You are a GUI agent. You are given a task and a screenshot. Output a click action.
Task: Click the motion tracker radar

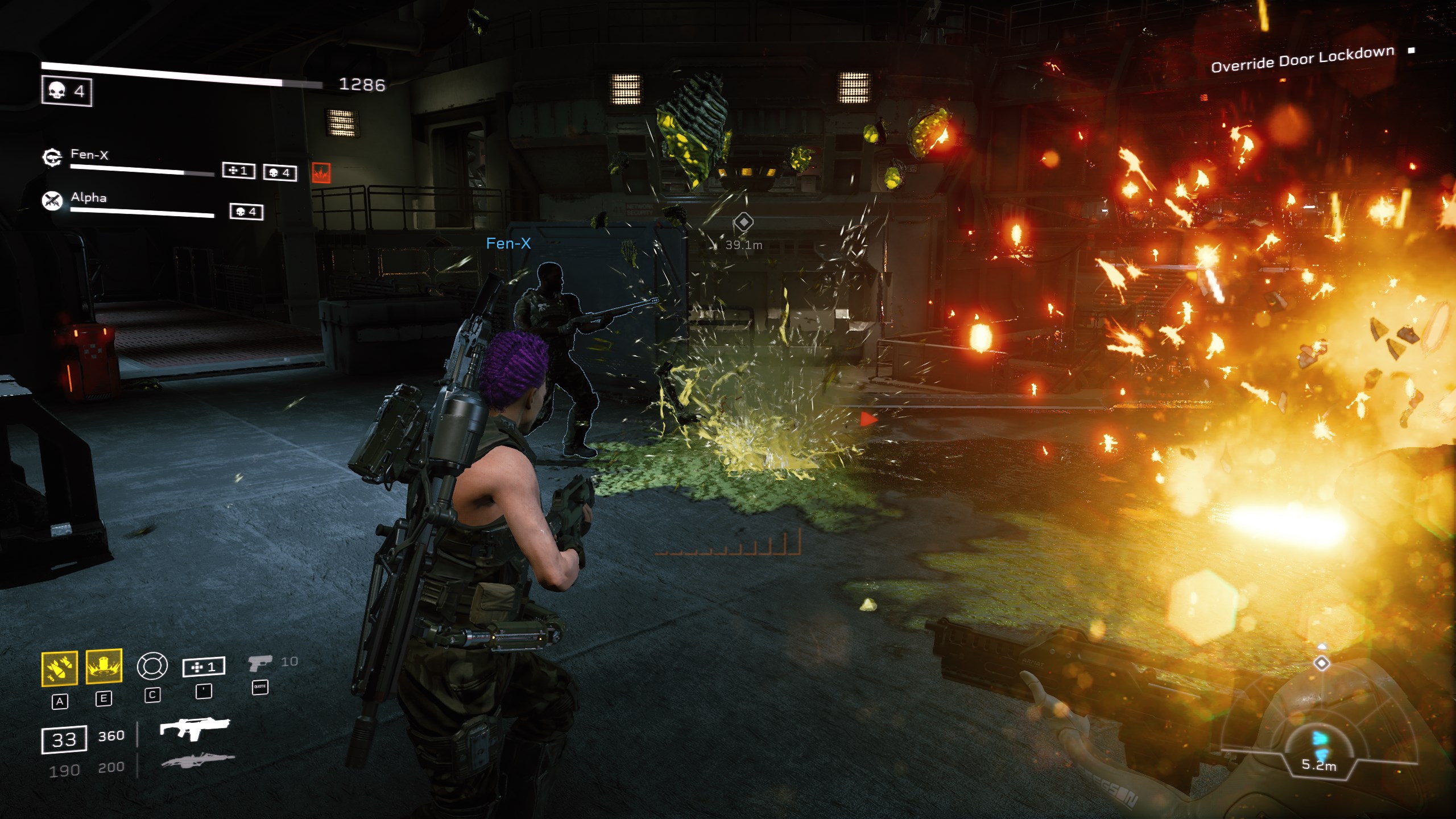(x=1319, y=739)
